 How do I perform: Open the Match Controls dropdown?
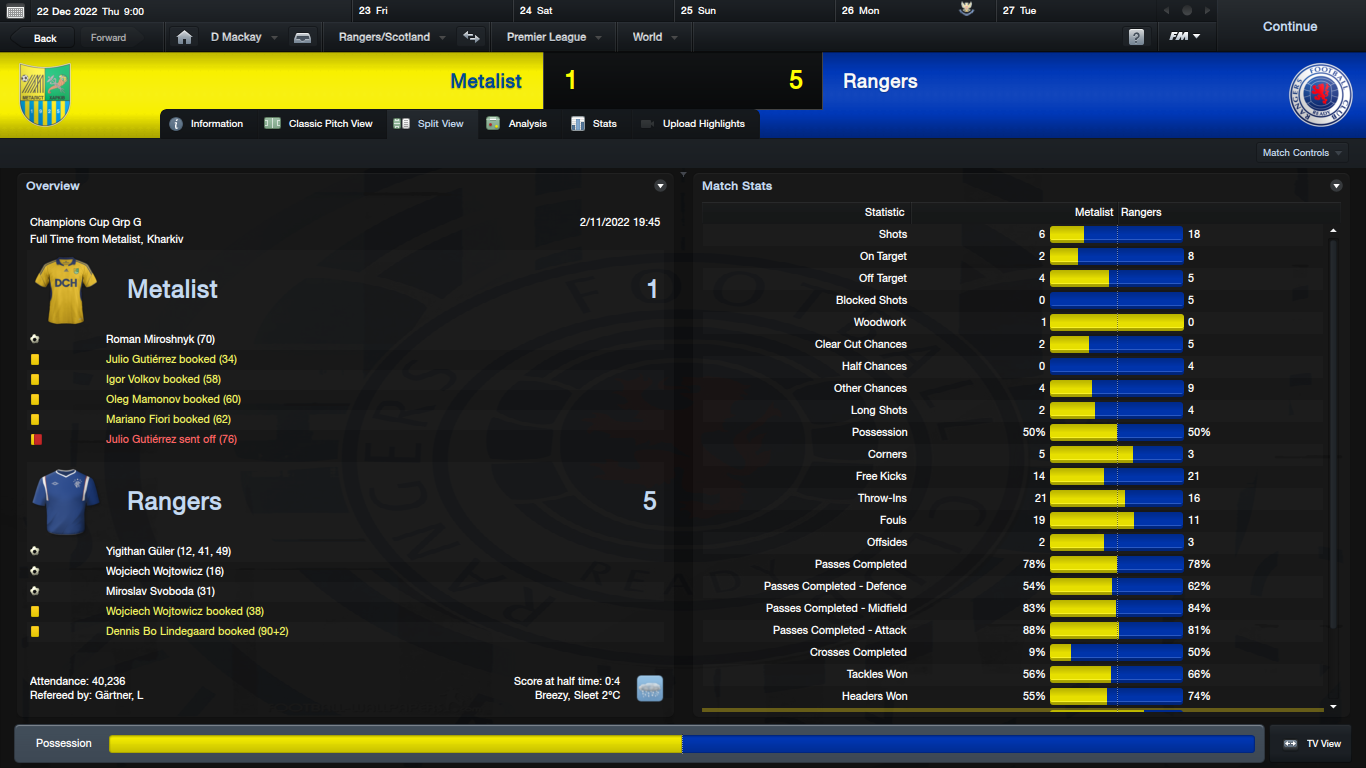point(1302,153)
